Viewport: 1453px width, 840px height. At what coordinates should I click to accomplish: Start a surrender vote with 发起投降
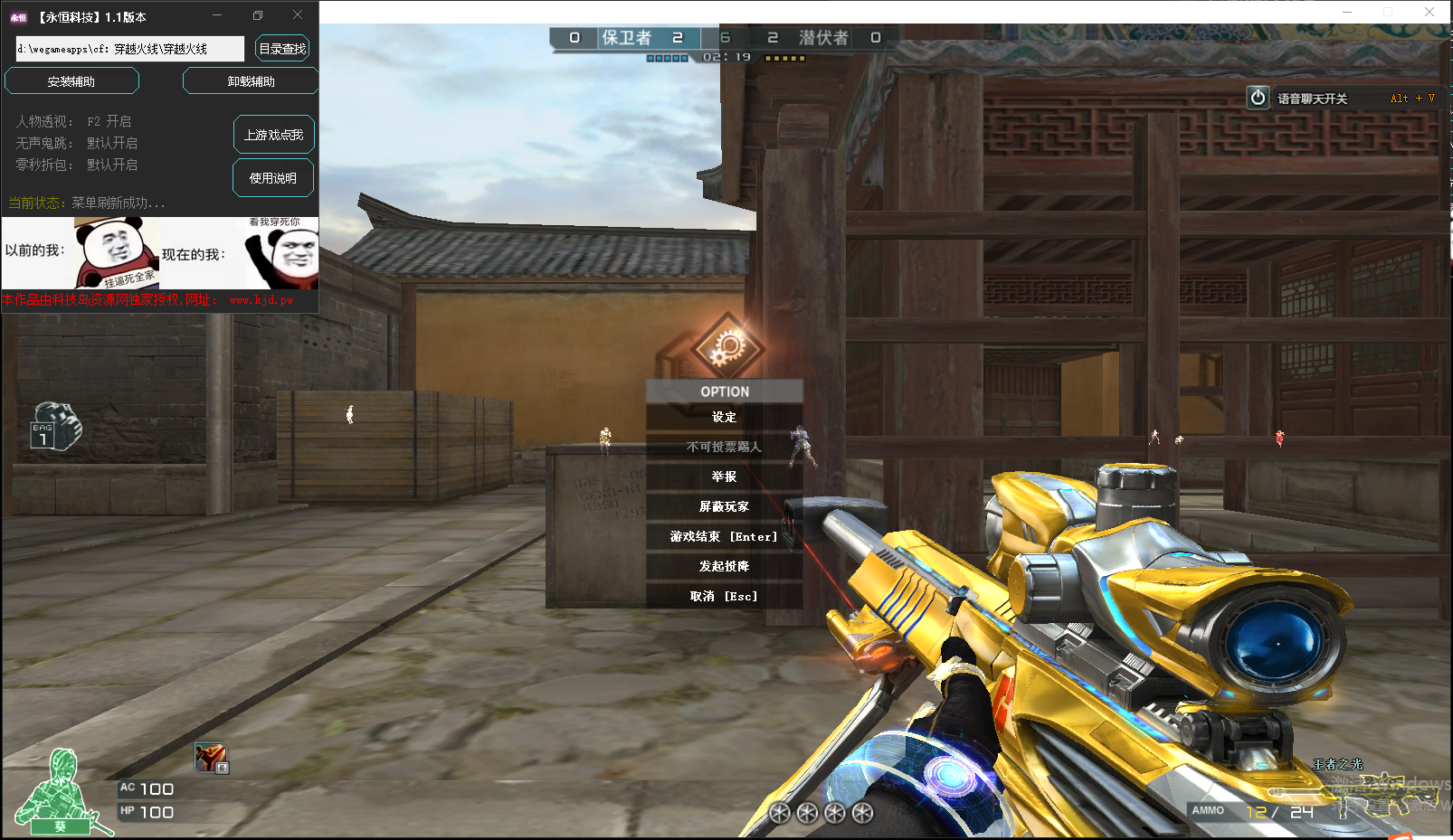tap(724, 566)
